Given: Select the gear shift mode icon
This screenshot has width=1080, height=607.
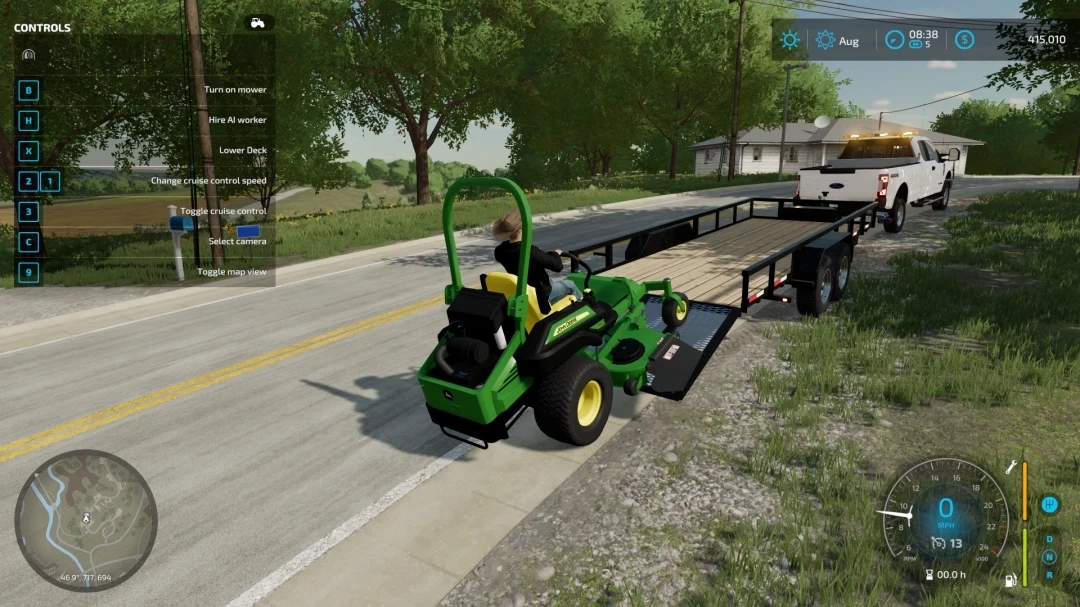Looking at the screenshot, I should coord(1049,504).
